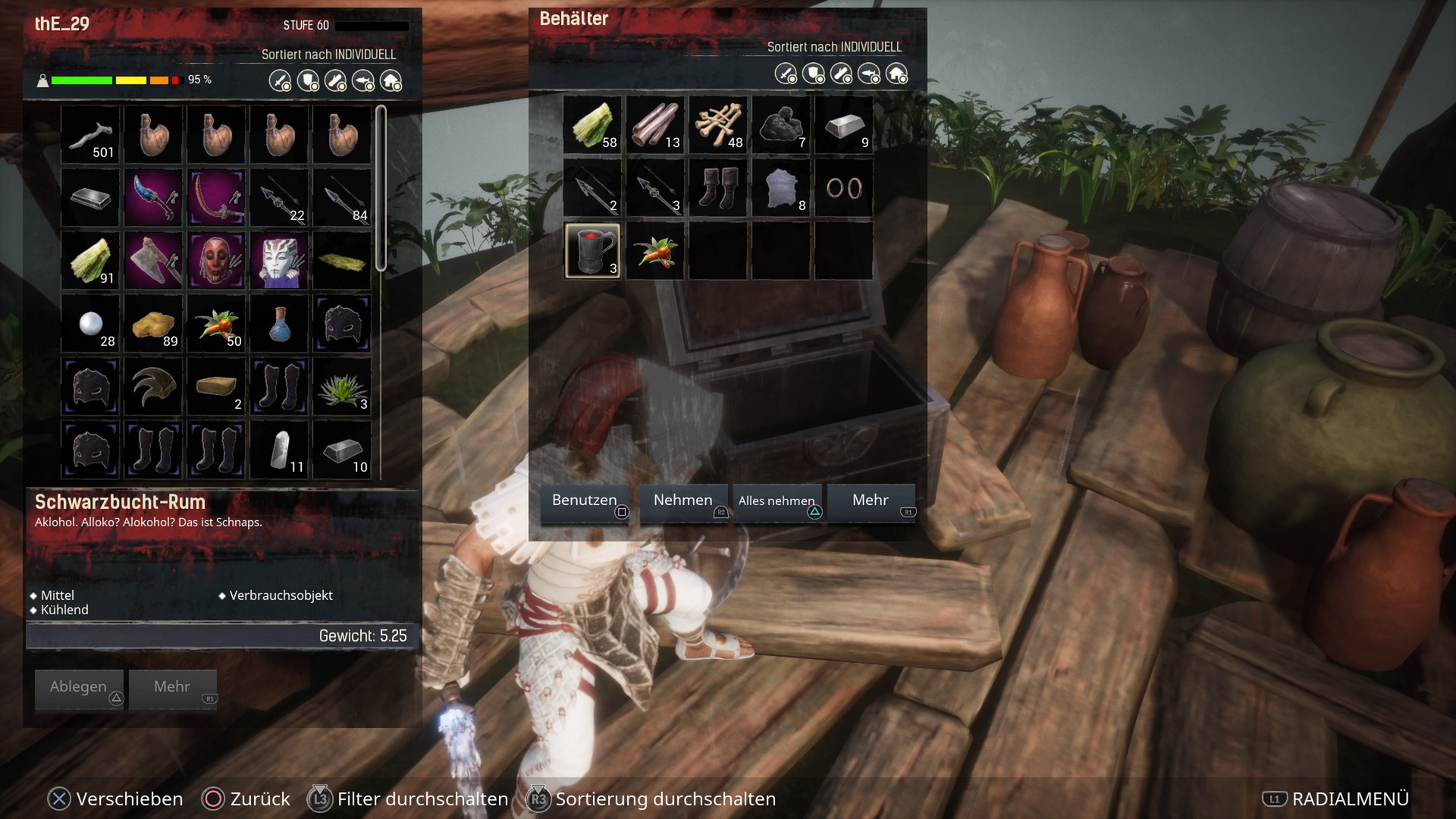Select the plant fiber stack of 58
This screenshot has height=819, width=1456.
pos(592,125)
